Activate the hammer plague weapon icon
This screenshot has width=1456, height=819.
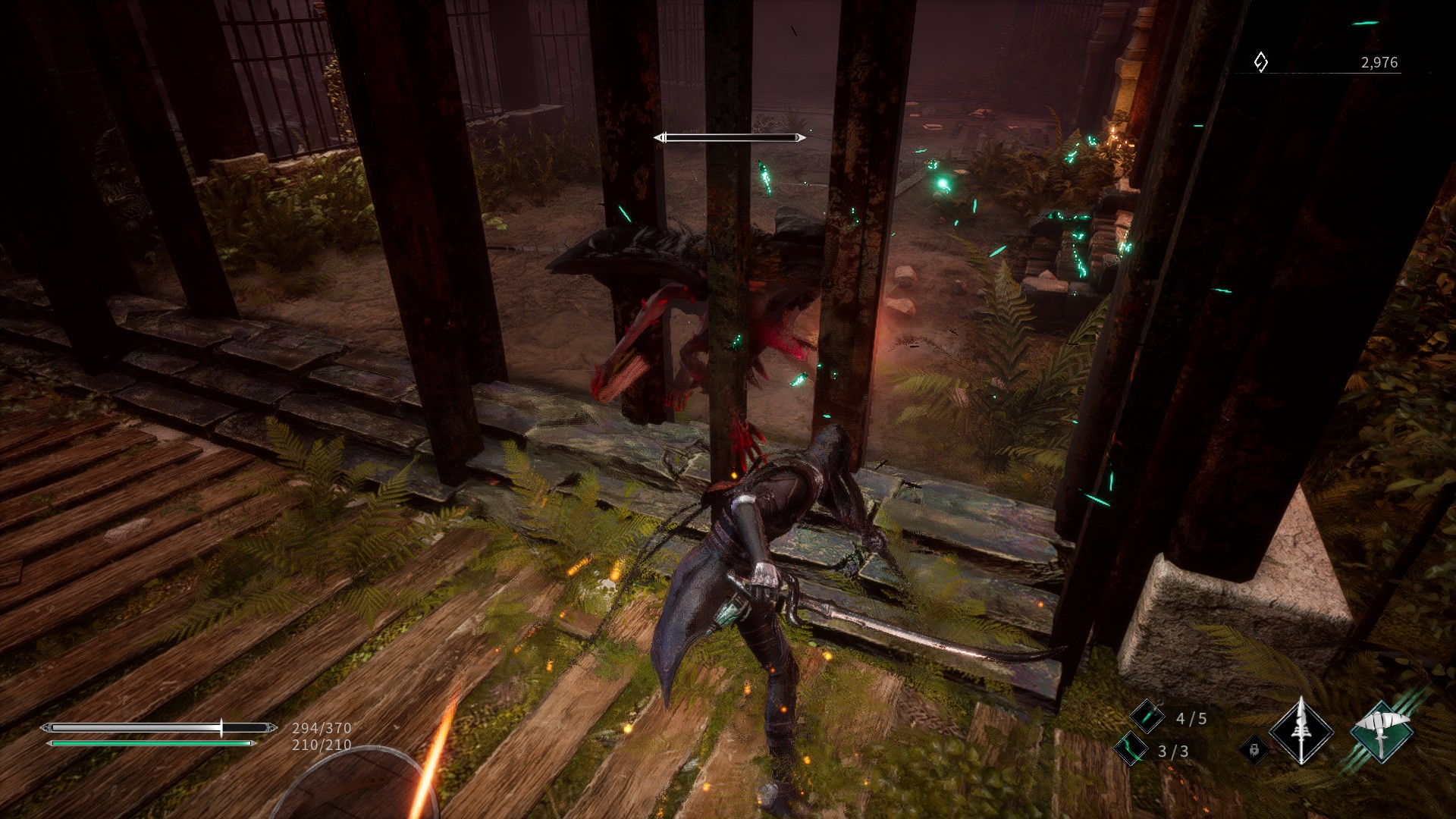pyautogui.click(x=1382, y=732)
